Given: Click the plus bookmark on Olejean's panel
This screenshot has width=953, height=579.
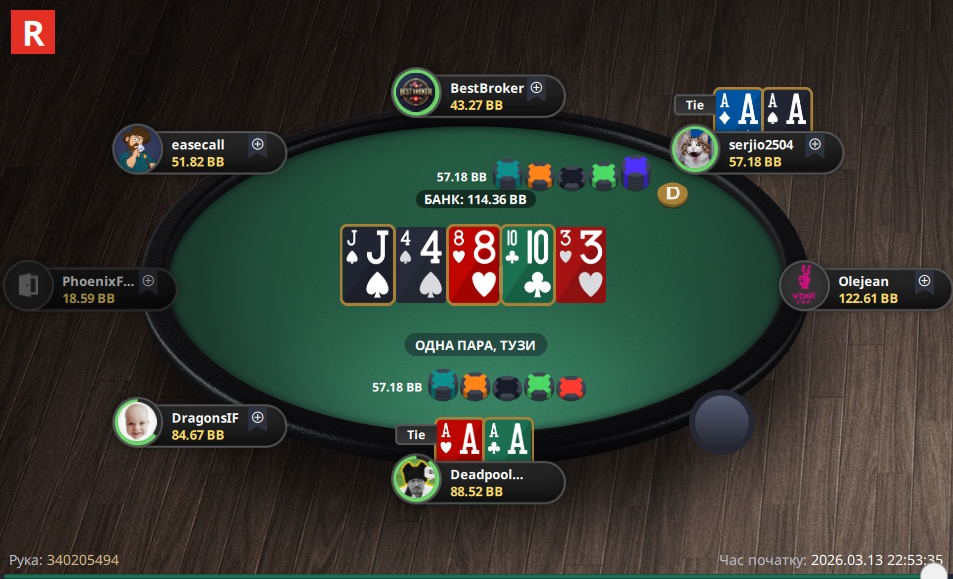Looking at the screenshot, I should coord(924,281).
